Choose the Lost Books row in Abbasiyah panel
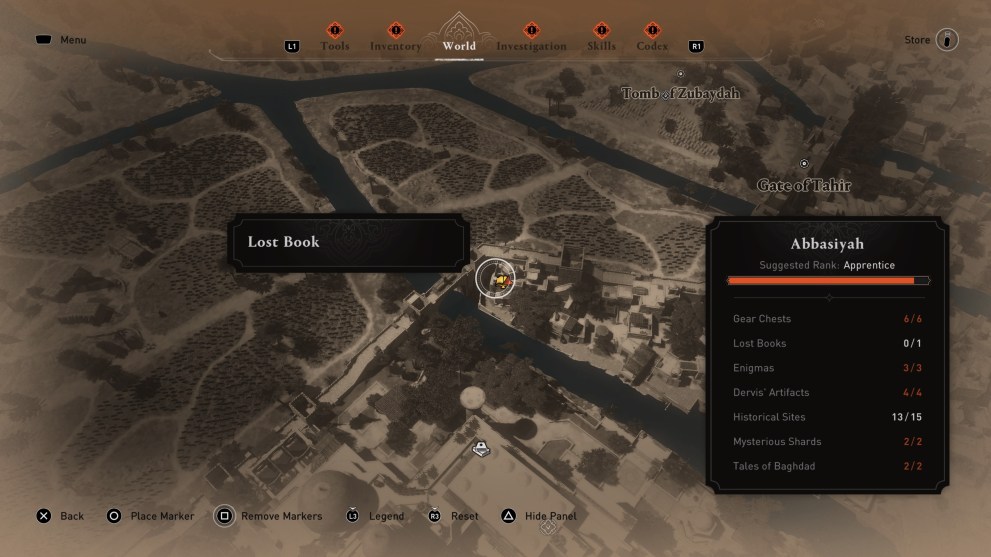The height and width of the screenshot is (557, 991). click(x=827, y=343)
